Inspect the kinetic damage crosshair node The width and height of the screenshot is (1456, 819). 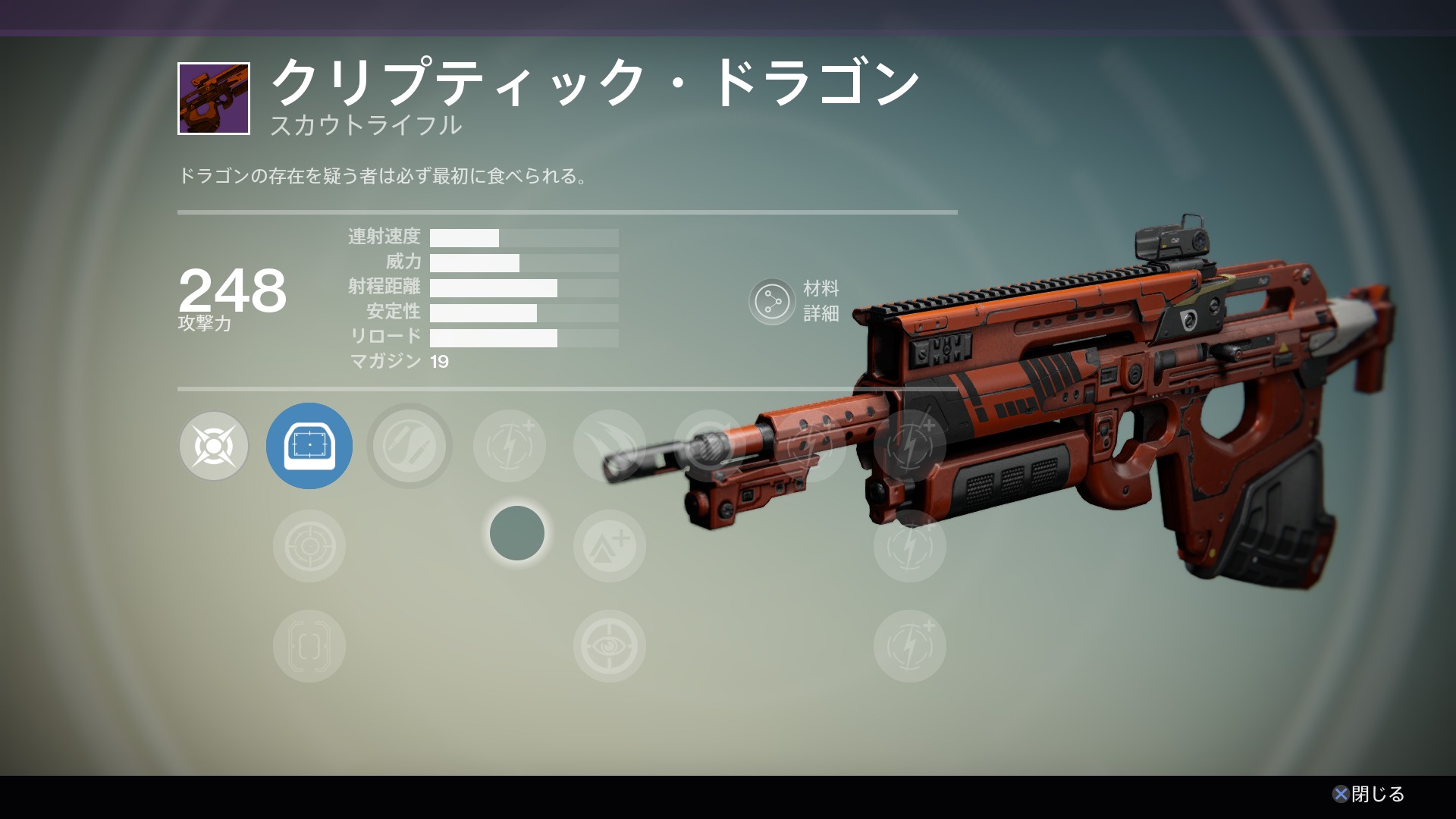[x=214, y=446]
